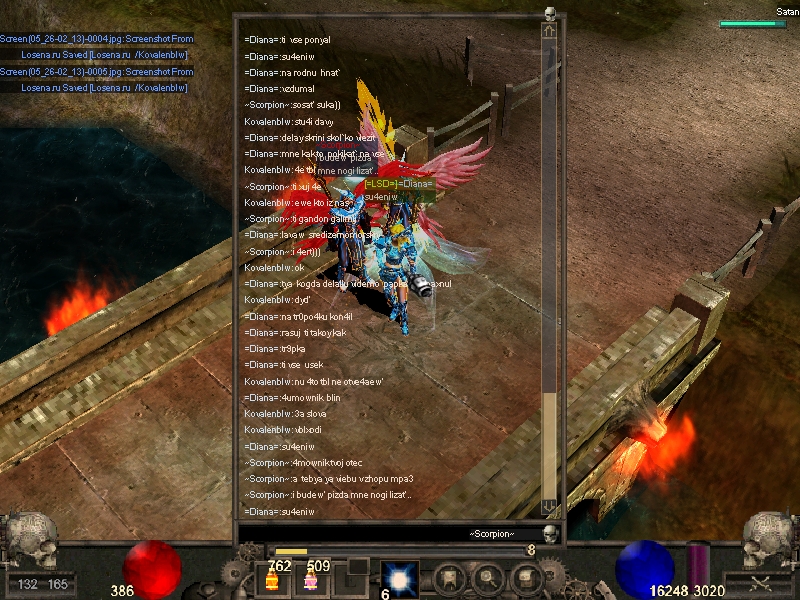This screenshot has height=600, width=800.
Task: Click the skull beside the ~Scorpion~ field
Action: click(549, 535)
